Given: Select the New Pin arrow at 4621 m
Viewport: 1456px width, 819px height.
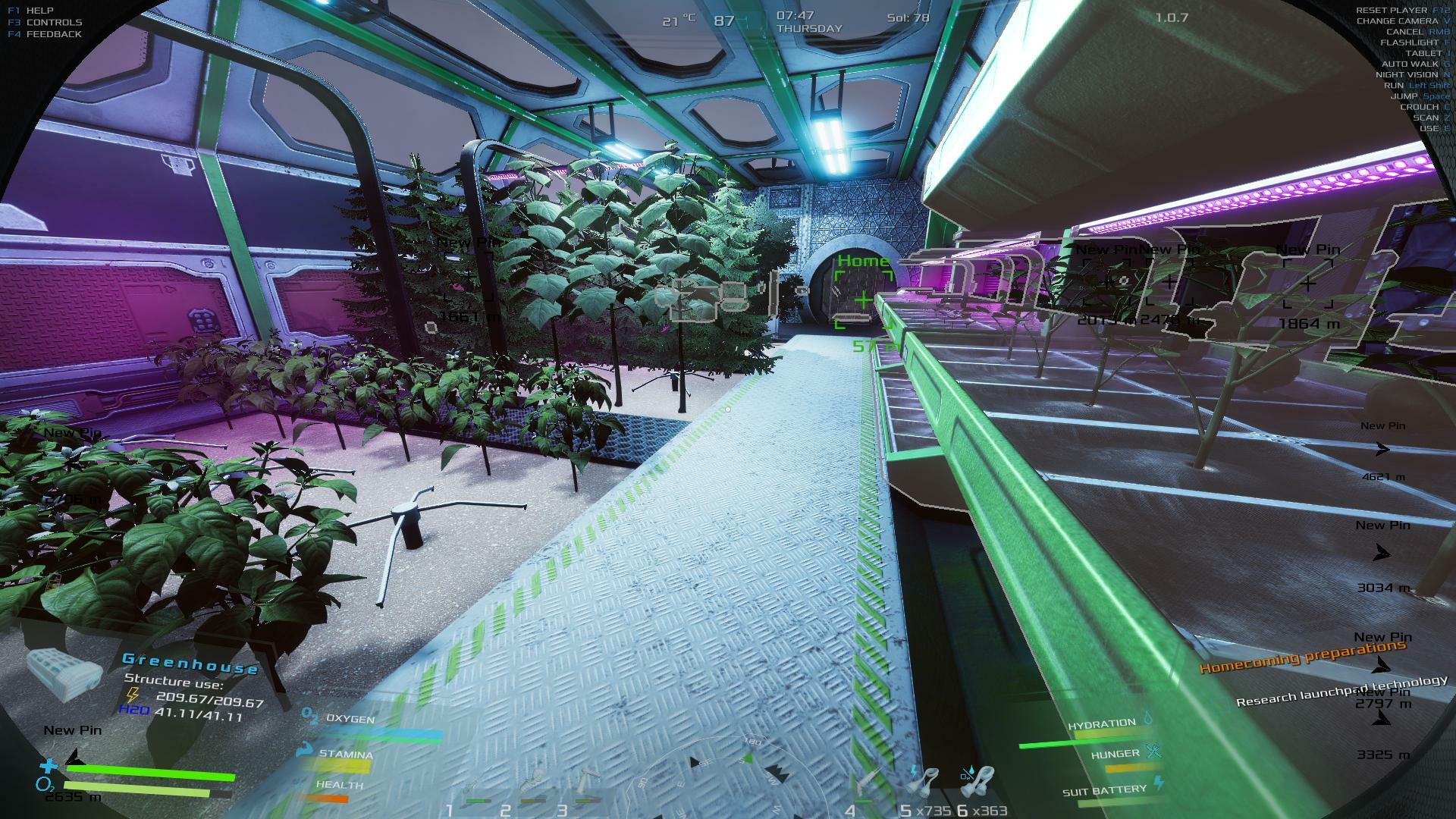Looking at the screenshot, I should click(1382, 450).
